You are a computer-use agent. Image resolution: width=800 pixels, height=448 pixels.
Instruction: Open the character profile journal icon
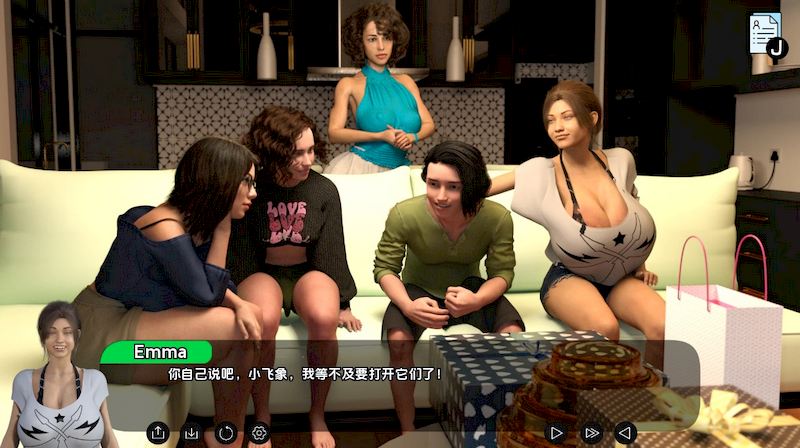767,34
